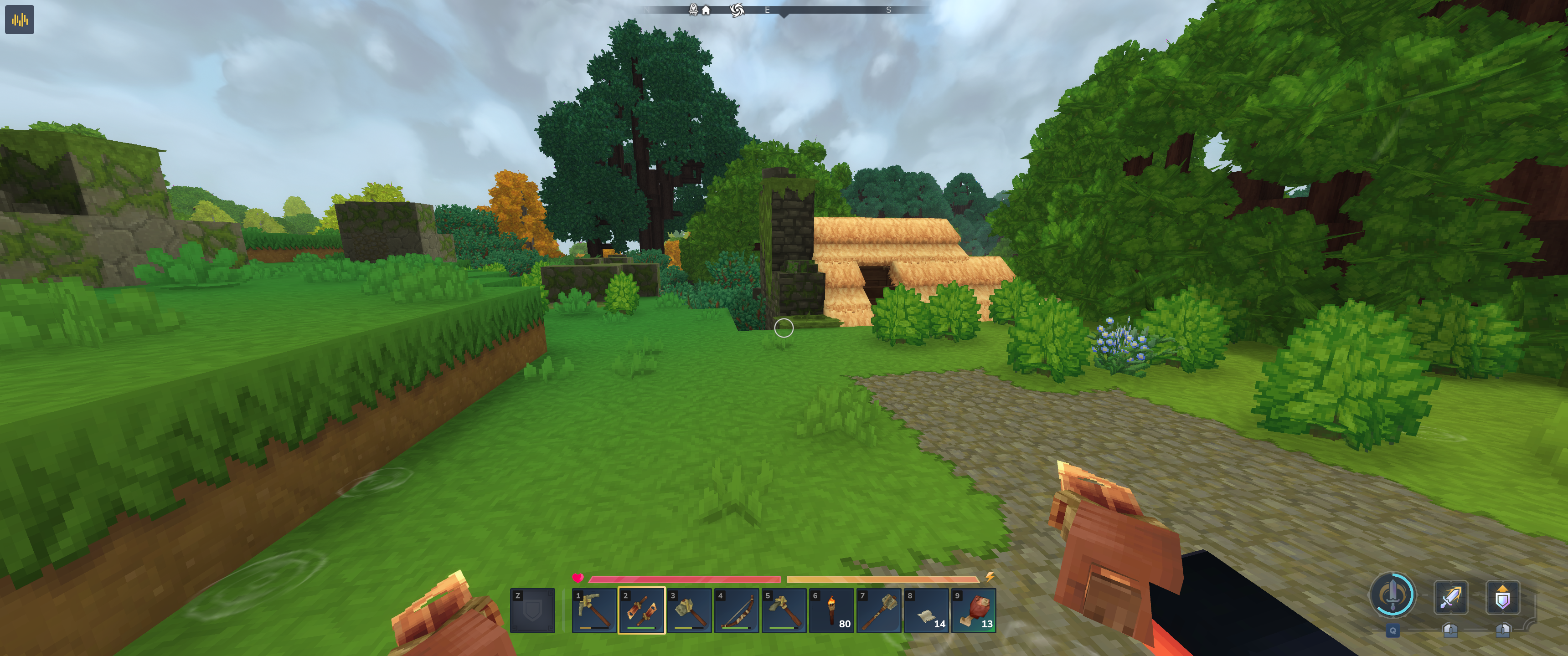Click the home marker on the compass
1568x656 pixels.
(706, 10)
